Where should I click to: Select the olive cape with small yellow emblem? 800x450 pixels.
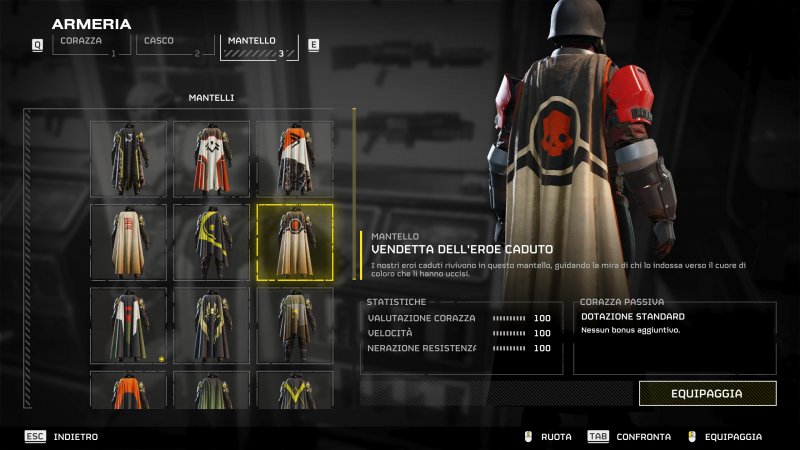[295, 325]
